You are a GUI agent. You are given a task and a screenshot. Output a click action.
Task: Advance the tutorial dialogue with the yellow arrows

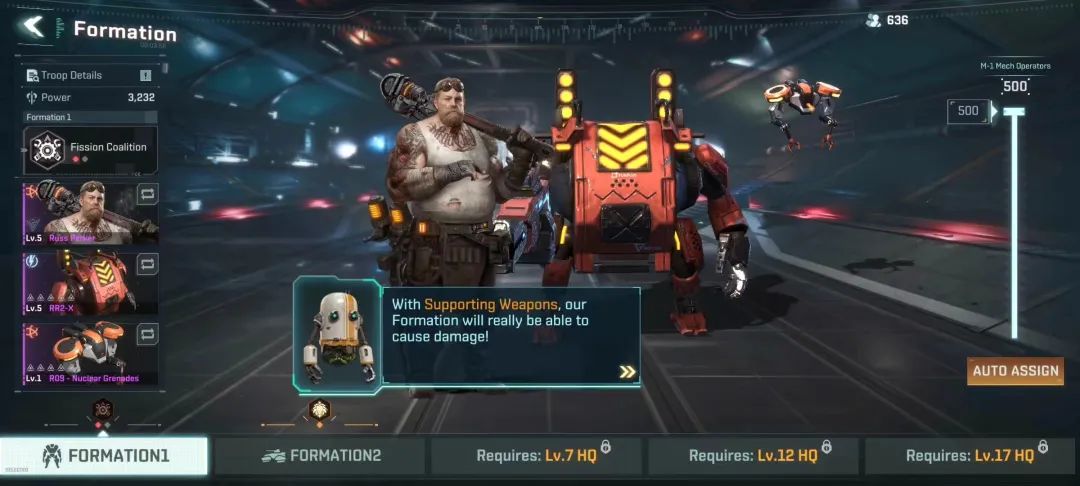[x=627, y=372]
